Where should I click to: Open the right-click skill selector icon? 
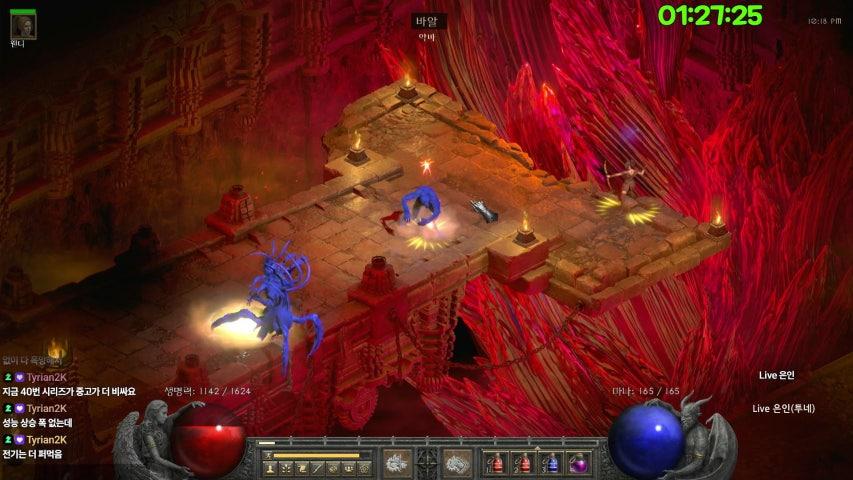pyautogui.click(x=458, y=461)
